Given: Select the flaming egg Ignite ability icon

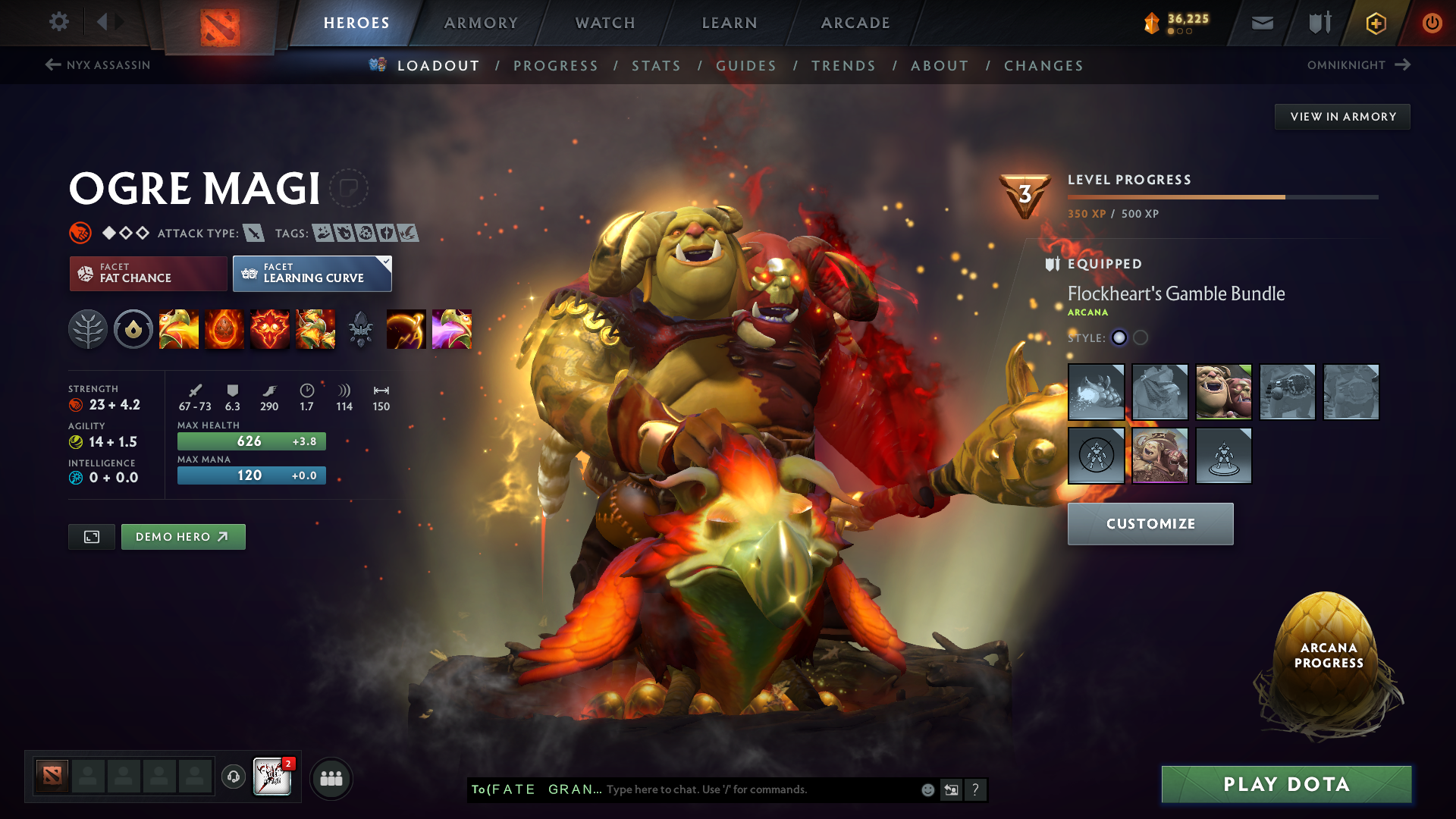Looking at the screenshot, I should (x=224, y=329).
